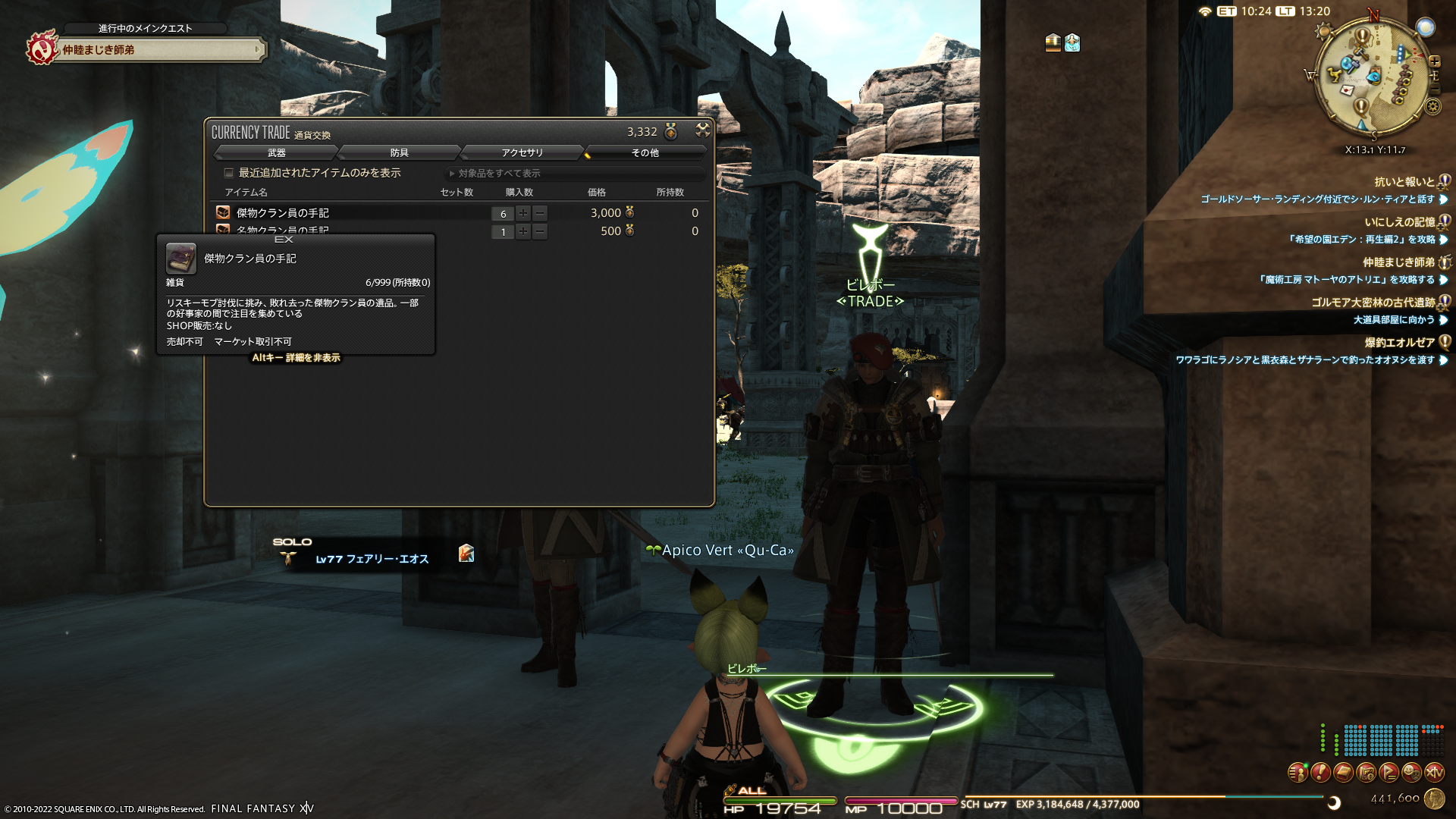Select the アクセサリ tab
This screenshot has width=1456, height=819.
(522, 153)
